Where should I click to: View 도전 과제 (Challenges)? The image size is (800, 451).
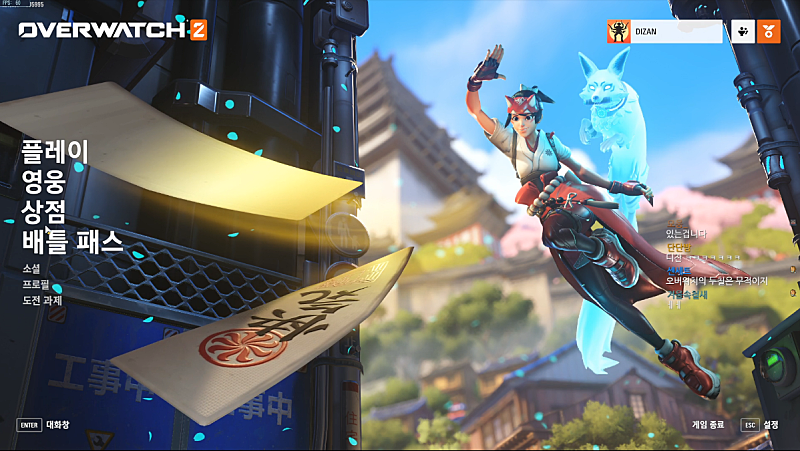pyautogui.click(x=44, y=301)
